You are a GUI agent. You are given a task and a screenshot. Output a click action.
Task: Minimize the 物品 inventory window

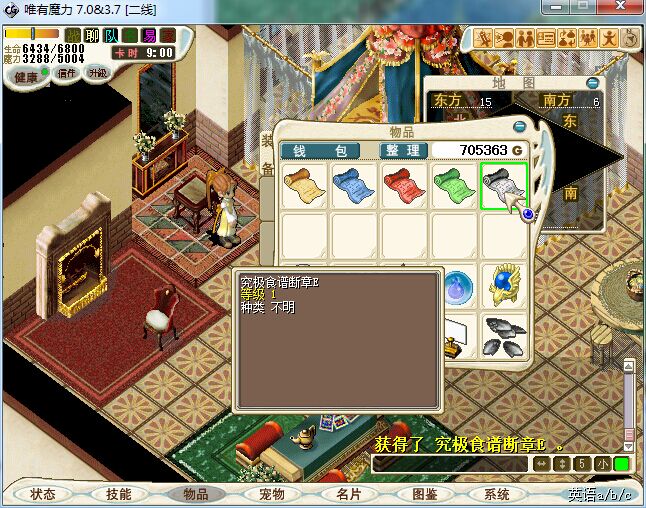(518, 127)
